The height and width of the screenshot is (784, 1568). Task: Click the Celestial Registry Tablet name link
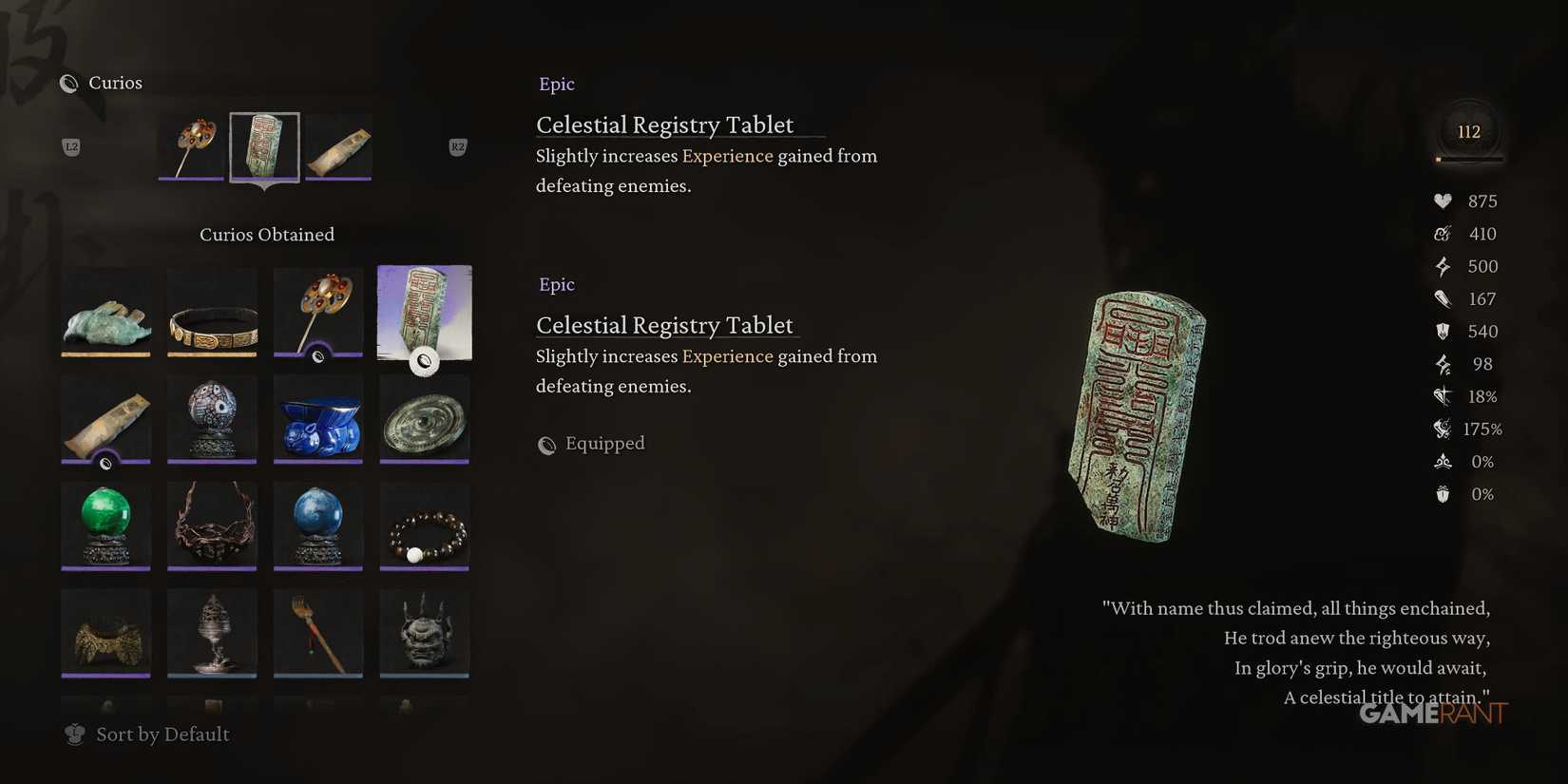664,124
